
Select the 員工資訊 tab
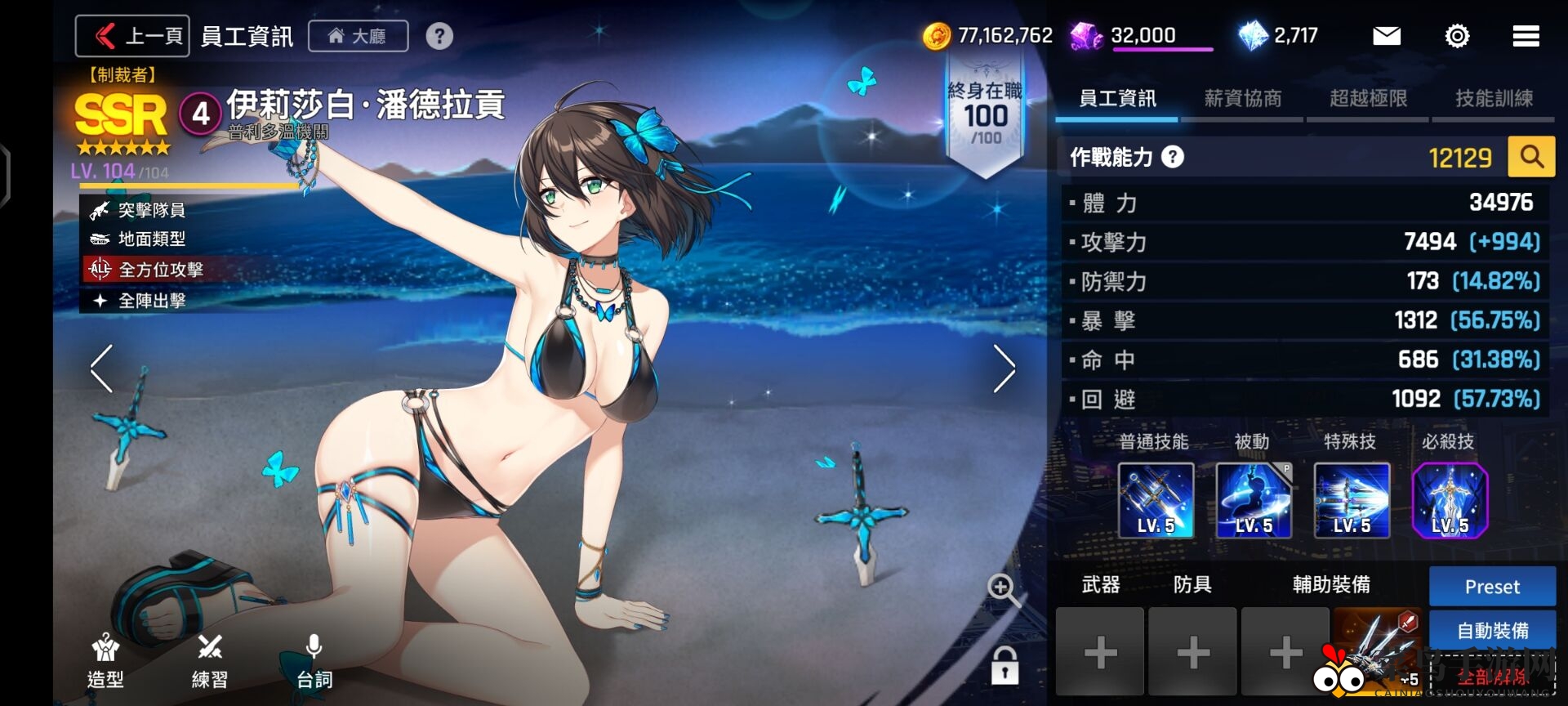tap(1116, 99)
